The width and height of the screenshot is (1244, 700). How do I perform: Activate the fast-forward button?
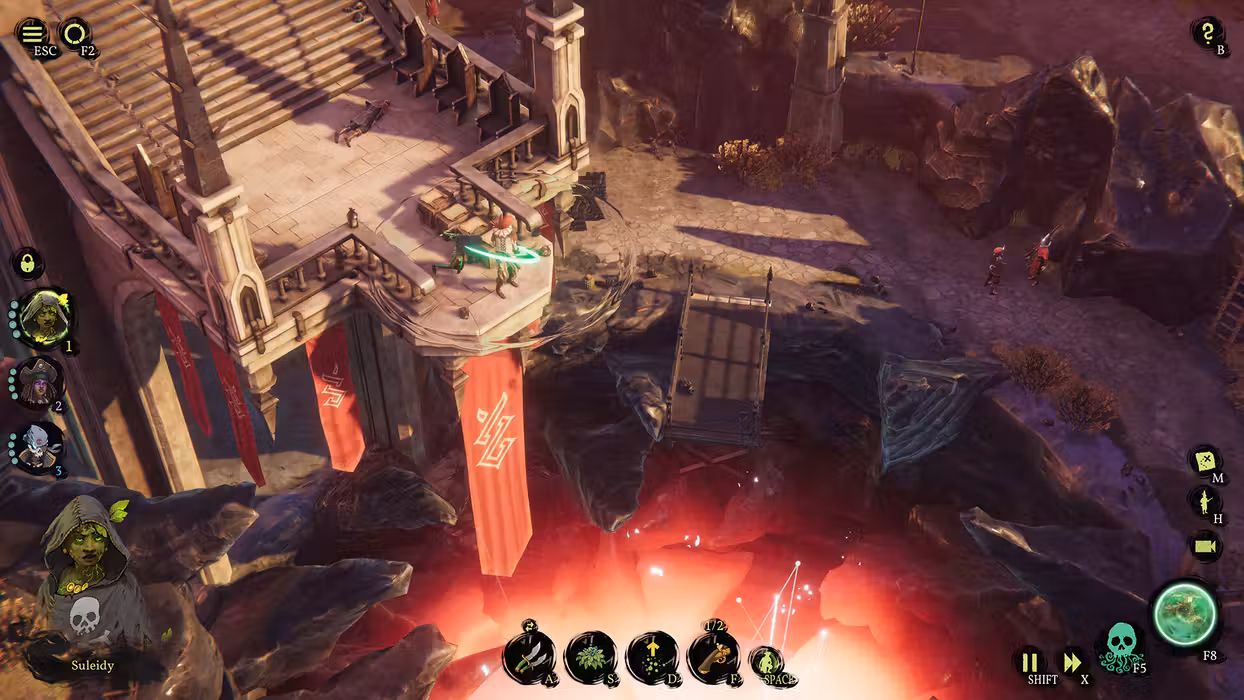click(x=1071, y=661)
